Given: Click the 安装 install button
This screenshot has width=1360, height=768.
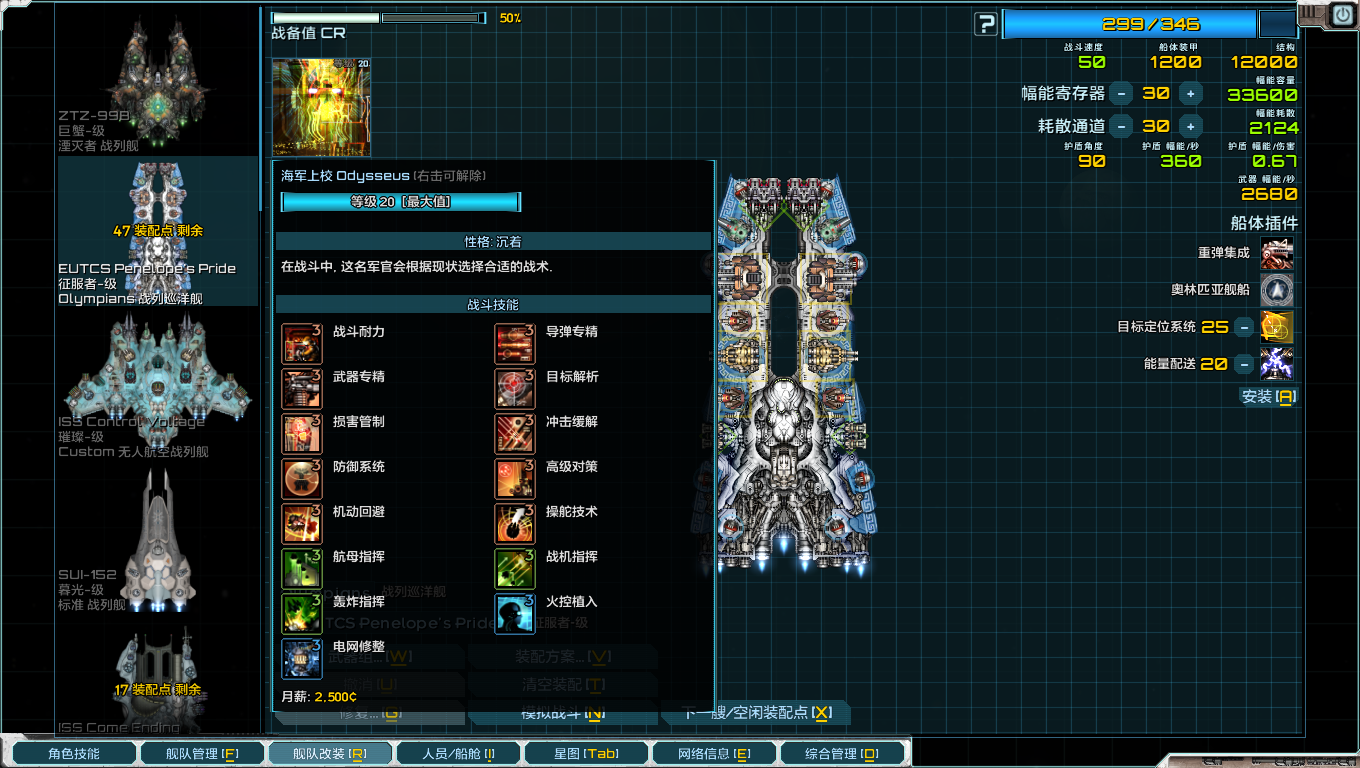Looking at the screenshot, I should [1267, 397].
